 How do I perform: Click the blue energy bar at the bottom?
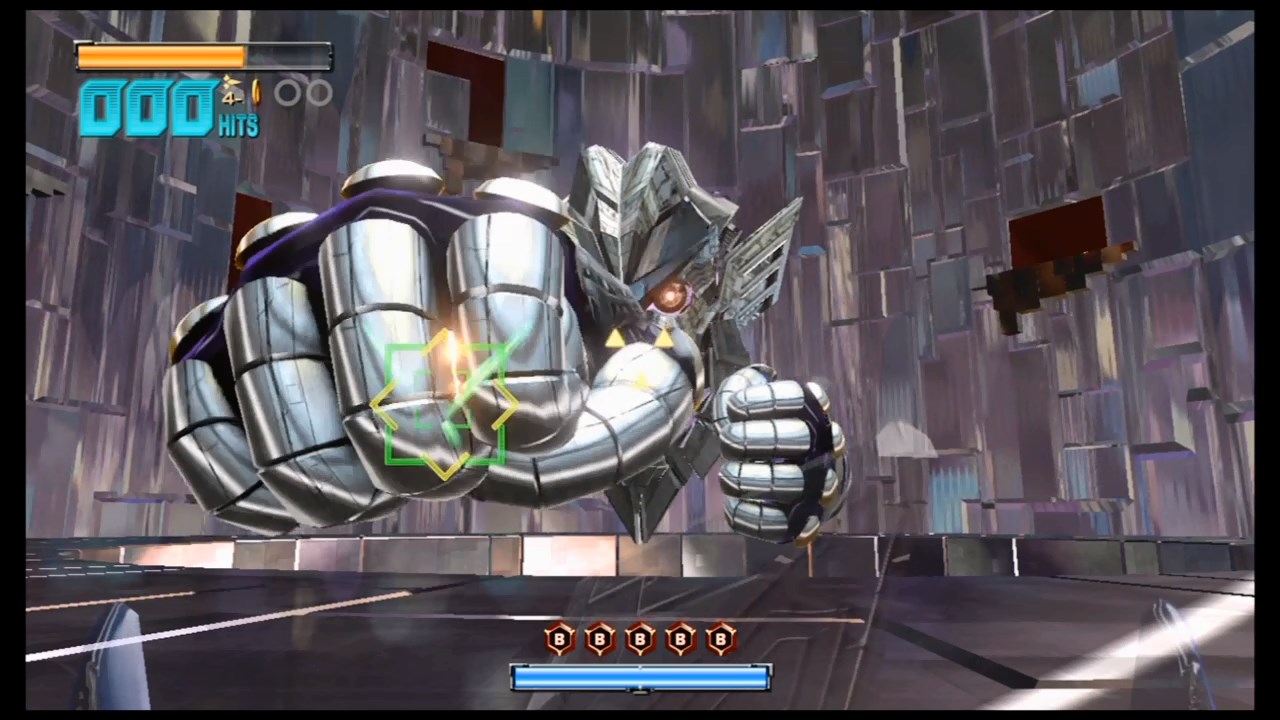click(640, 678)
